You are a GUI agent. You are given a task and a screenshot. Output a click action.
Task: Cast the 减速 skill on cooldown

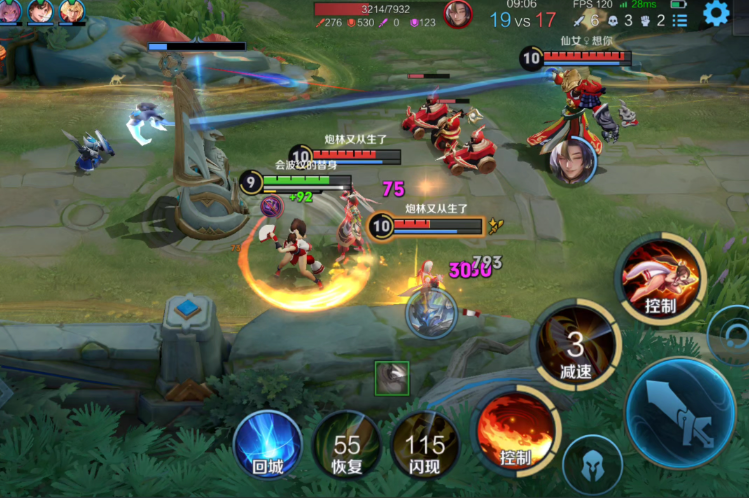click(575, 346)
